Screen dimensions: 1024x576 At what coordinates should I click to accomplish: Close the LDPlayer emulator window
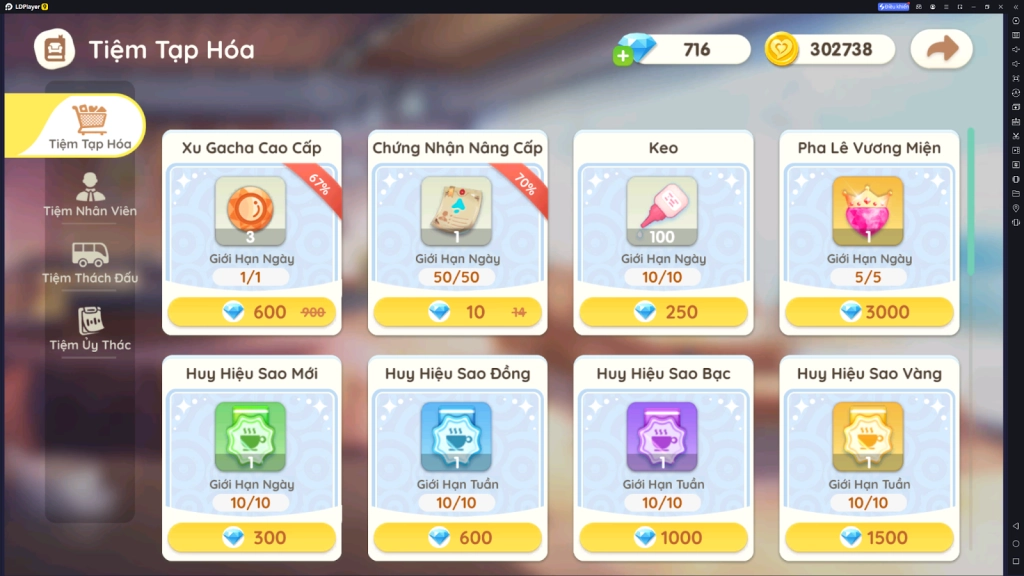point(1016,6)
